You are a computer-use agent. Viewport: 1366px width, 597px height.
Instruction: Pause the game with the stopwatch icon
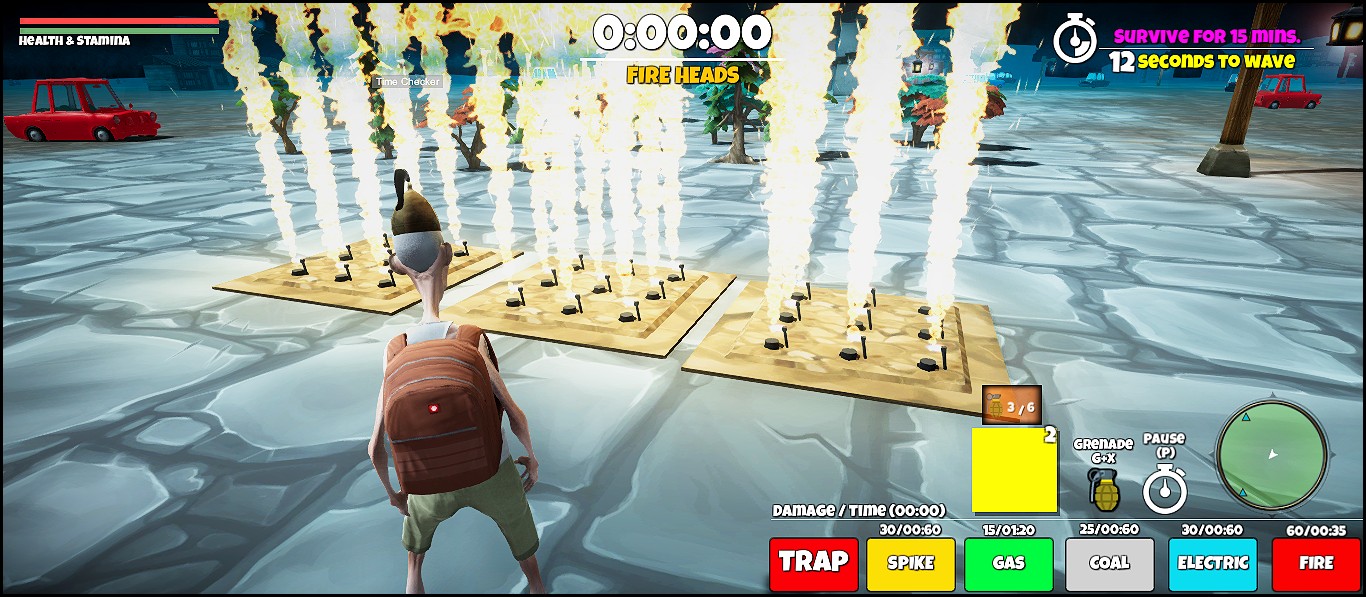(1165, 490)
